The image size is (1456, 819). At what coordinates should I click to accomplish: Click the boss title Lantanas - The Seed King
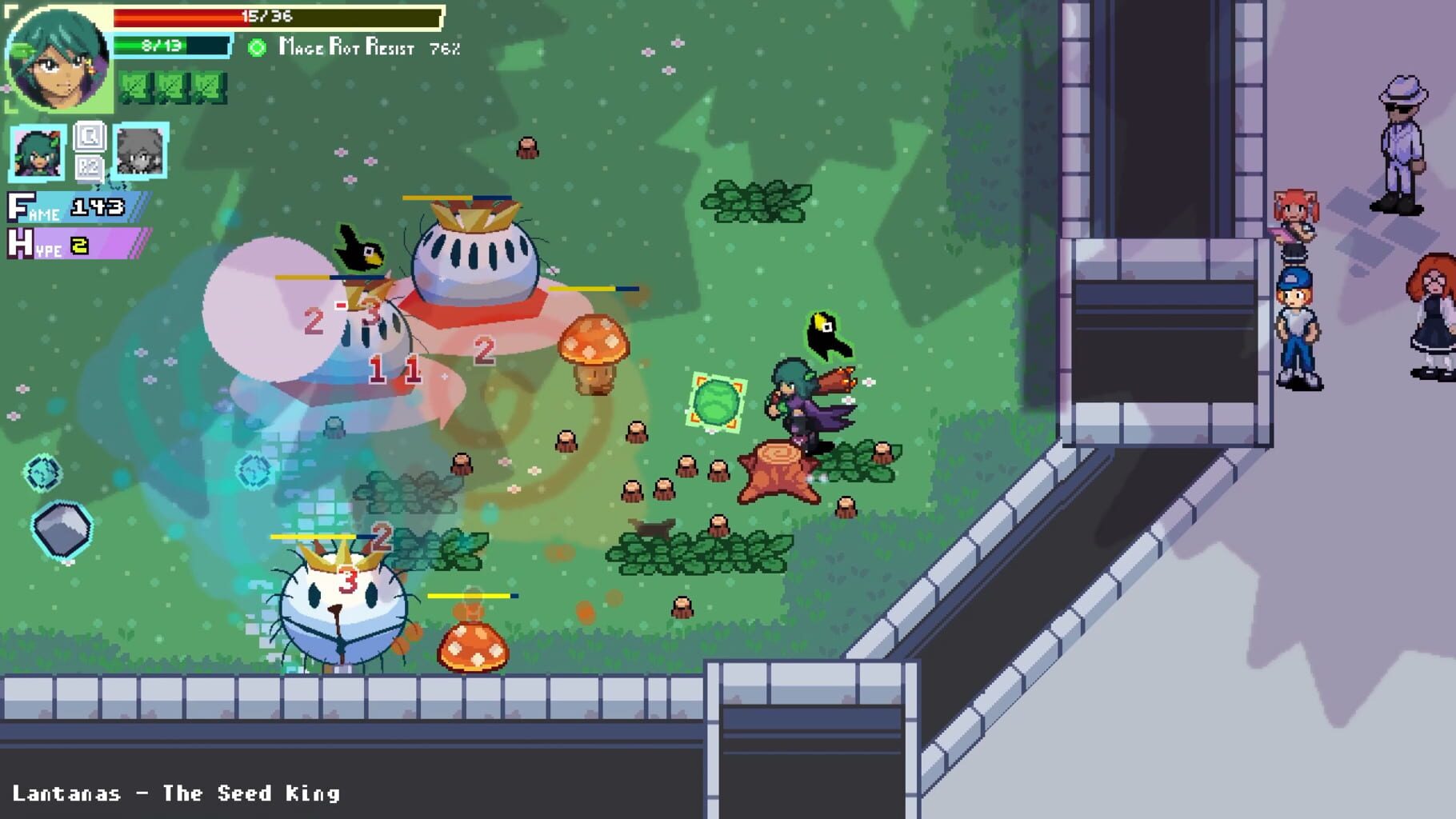pyautogui.click(x=176, y=794)
